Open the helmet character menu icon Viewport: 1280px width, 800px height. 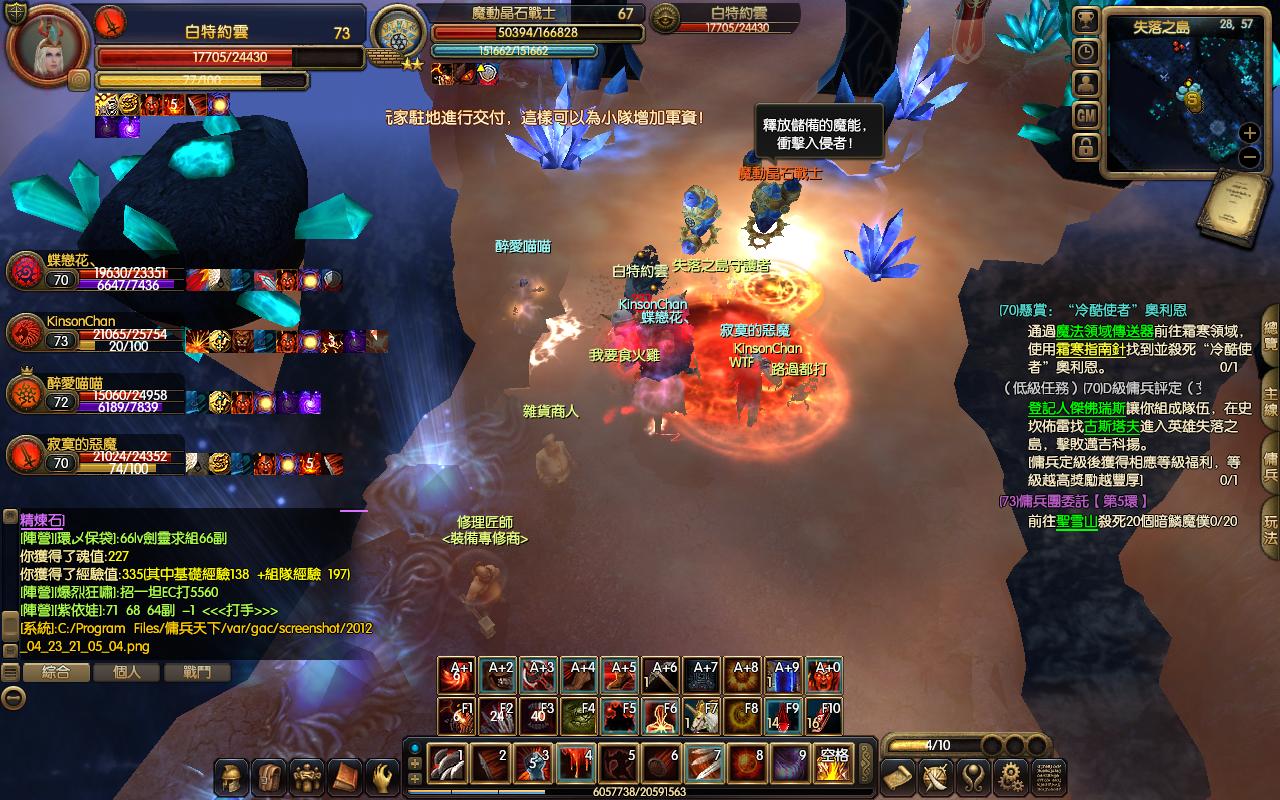(x=232, y=777)
